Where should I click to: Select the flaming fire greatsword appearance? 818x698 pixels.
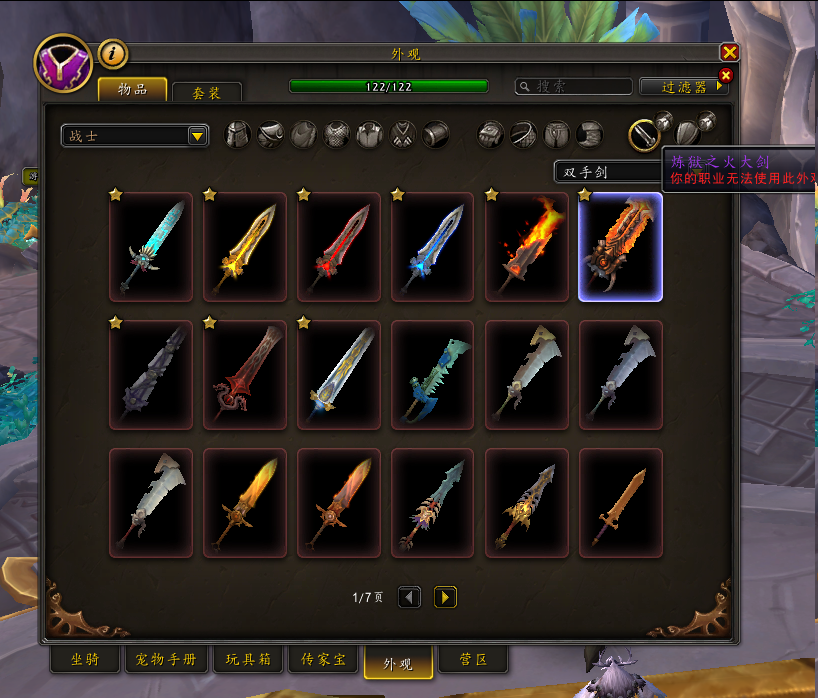coord(527,247)
